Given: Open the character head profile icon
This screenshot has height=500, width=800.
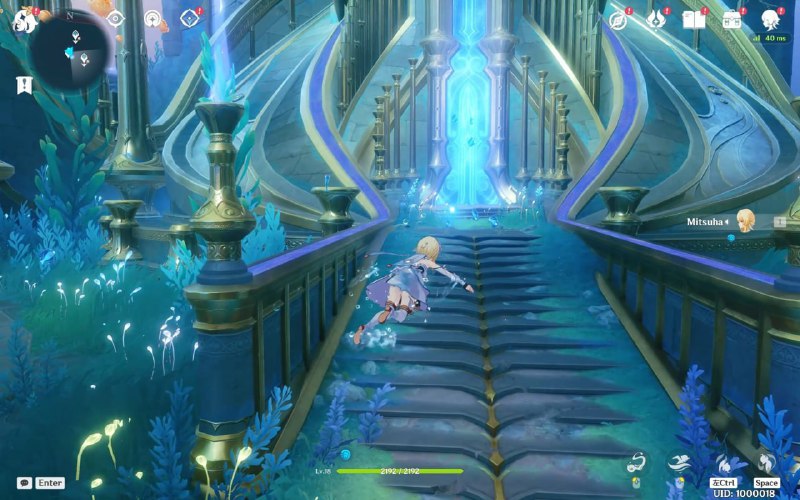Looking at the screenshot, I should [771, 19].
